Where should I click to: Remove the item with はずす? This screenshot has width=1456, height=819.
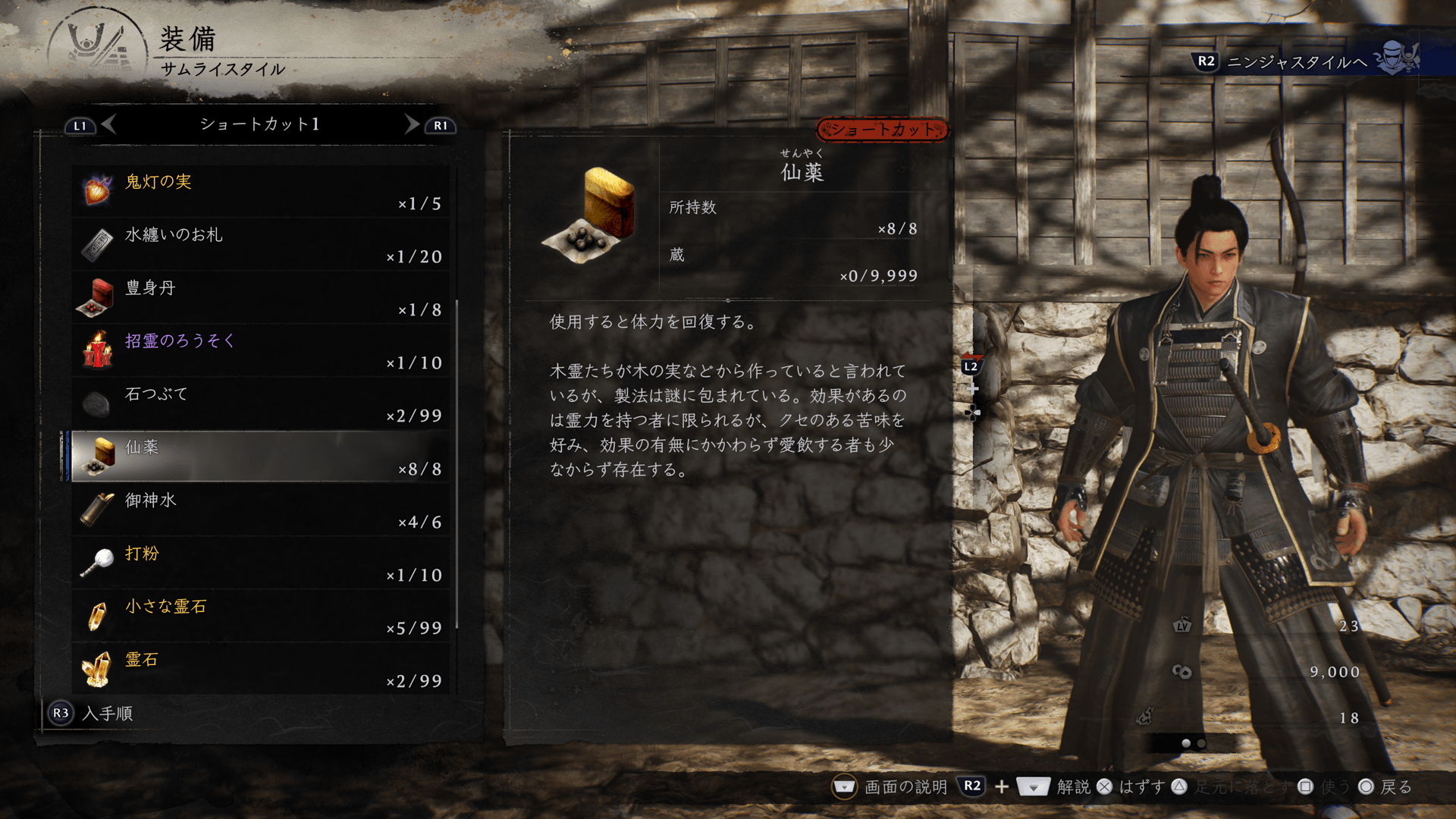(1141, 787)
